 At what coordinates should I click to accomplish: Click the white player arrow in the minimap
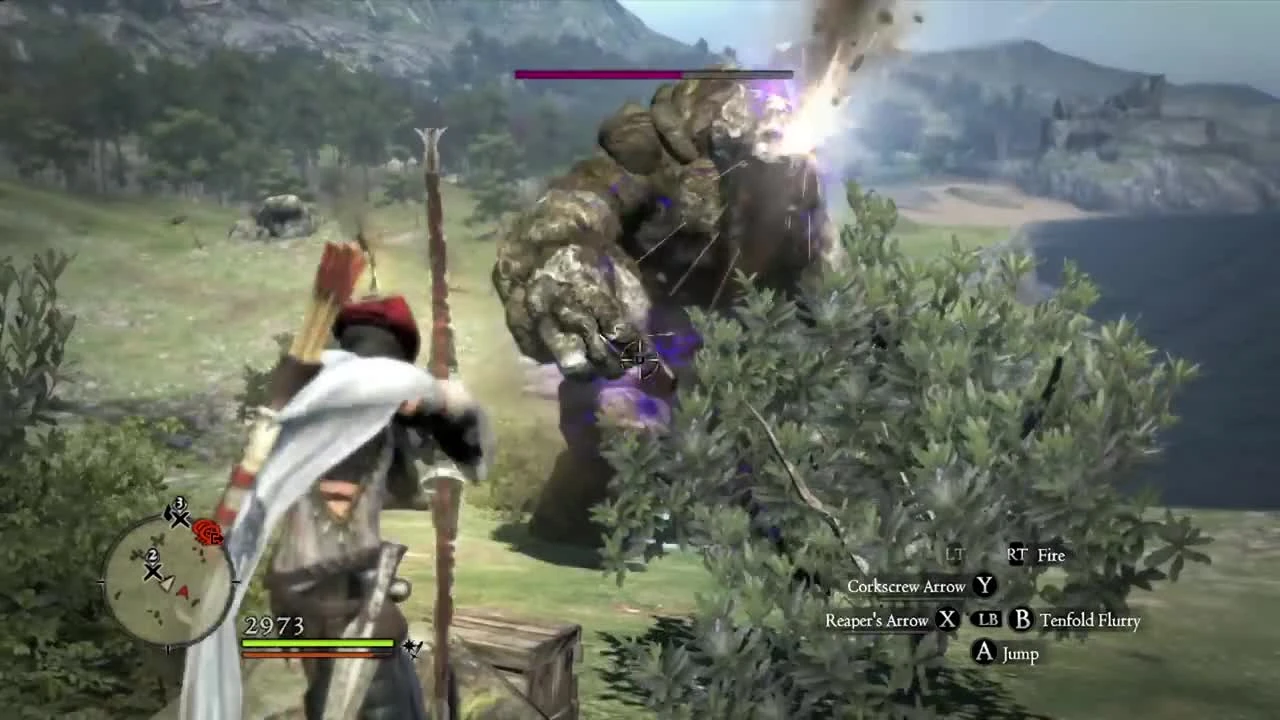click(x=168, y=582)
